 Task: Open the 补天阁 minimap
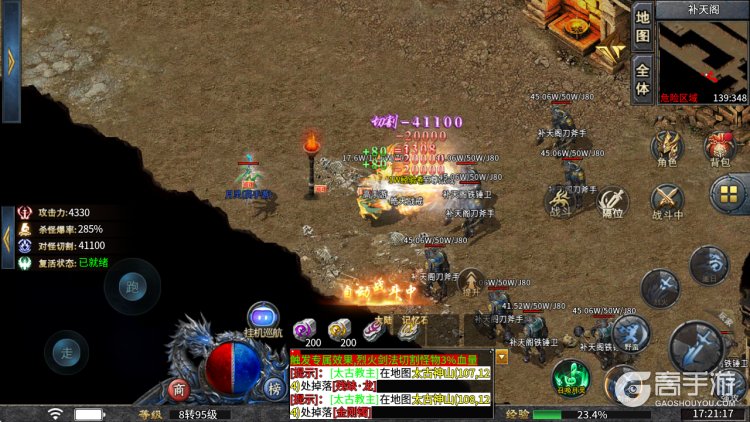(x=703, y=55)
